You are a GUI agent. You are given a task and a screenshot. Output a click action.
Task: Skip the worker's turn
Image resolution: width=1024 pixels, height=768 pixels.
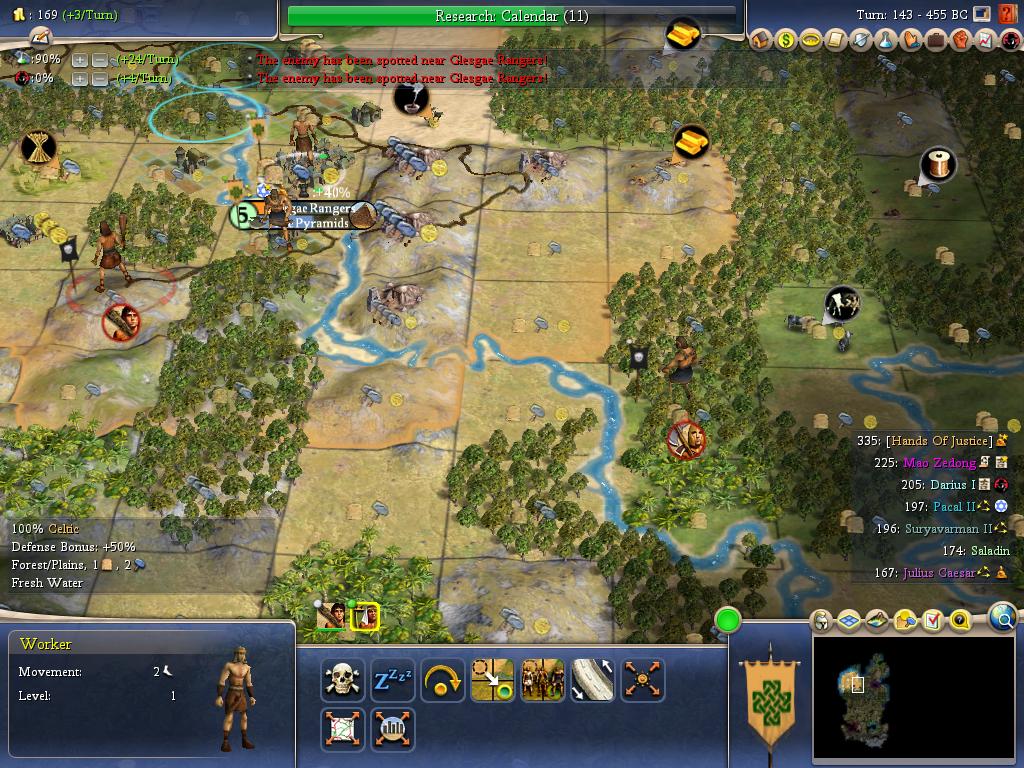click(442, 680)
